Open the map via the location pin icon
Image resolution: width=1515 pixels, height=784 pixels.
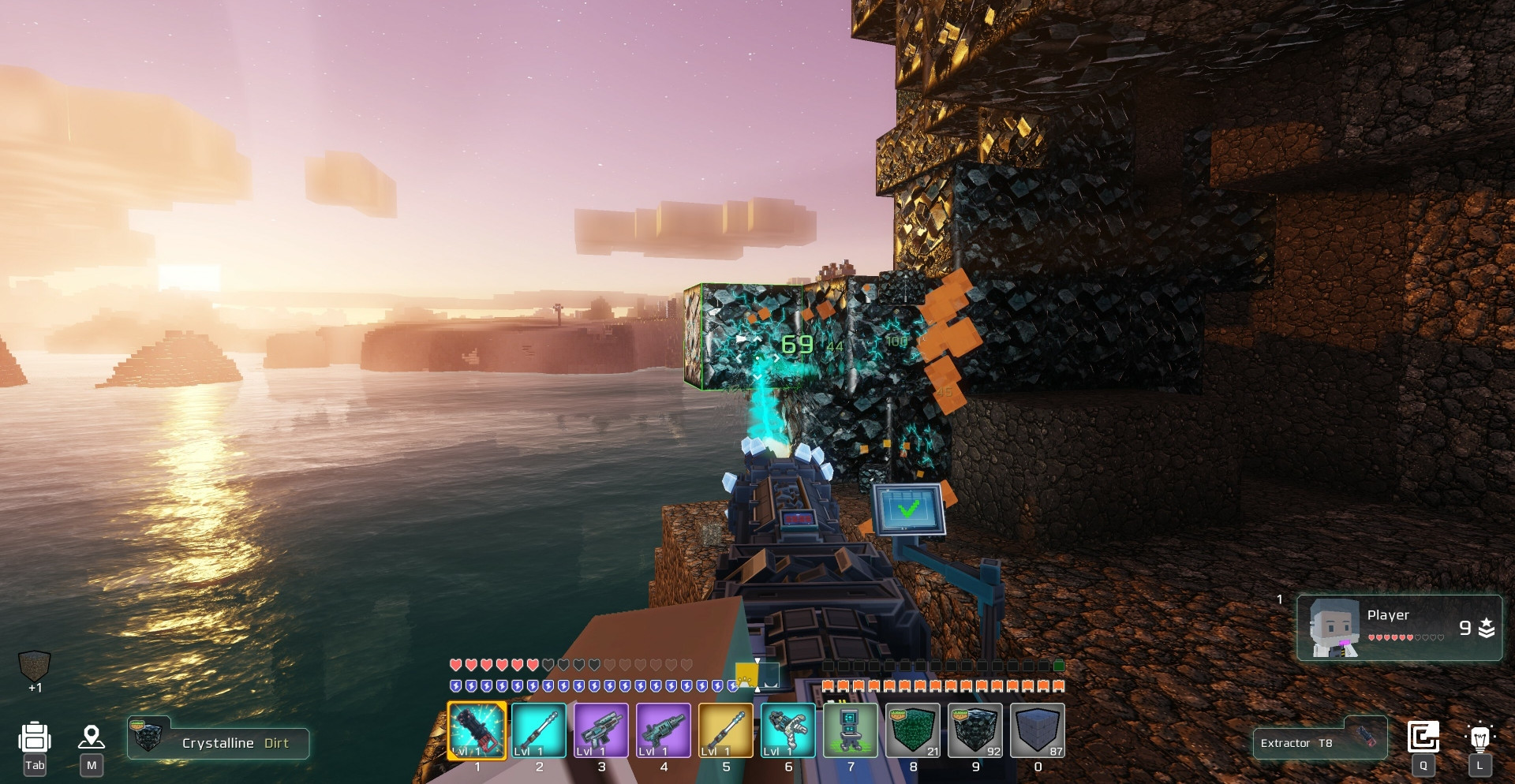tap(92, 738)
